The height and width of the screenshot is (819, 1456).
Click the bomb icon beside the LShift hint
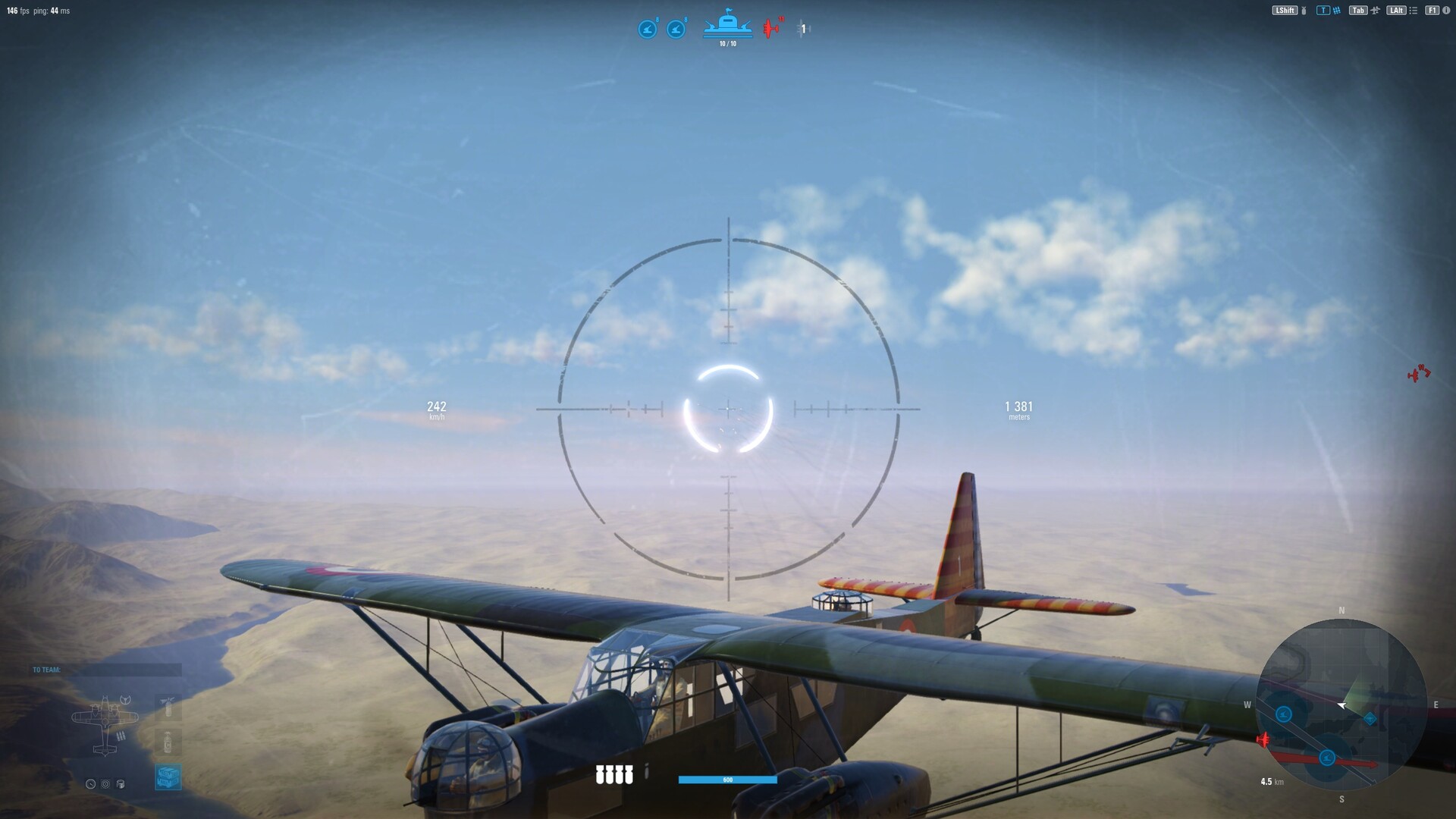click(1304, 11)
